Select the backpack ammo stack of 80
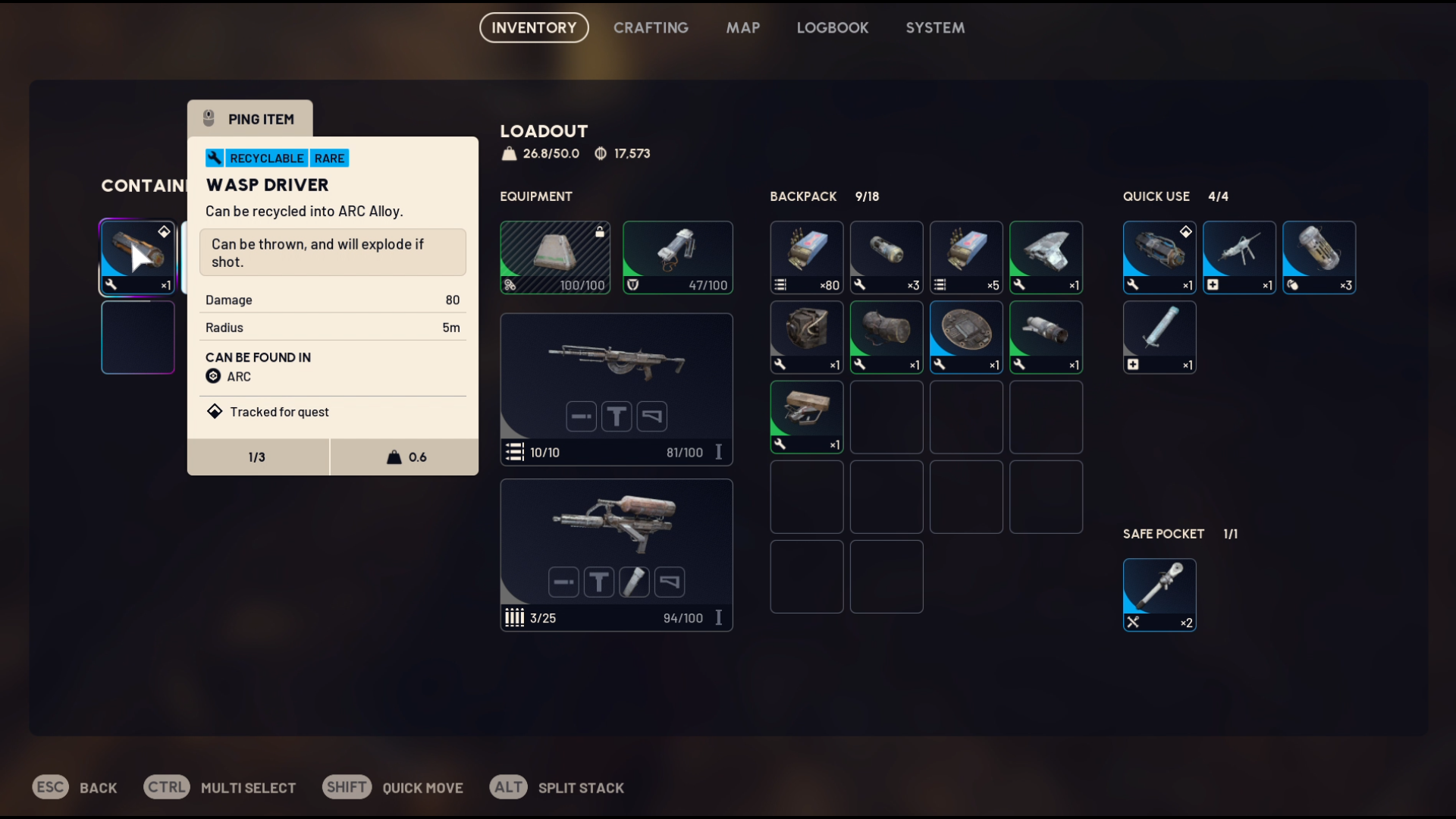1456x819 pixels. (x=806, y=257)
